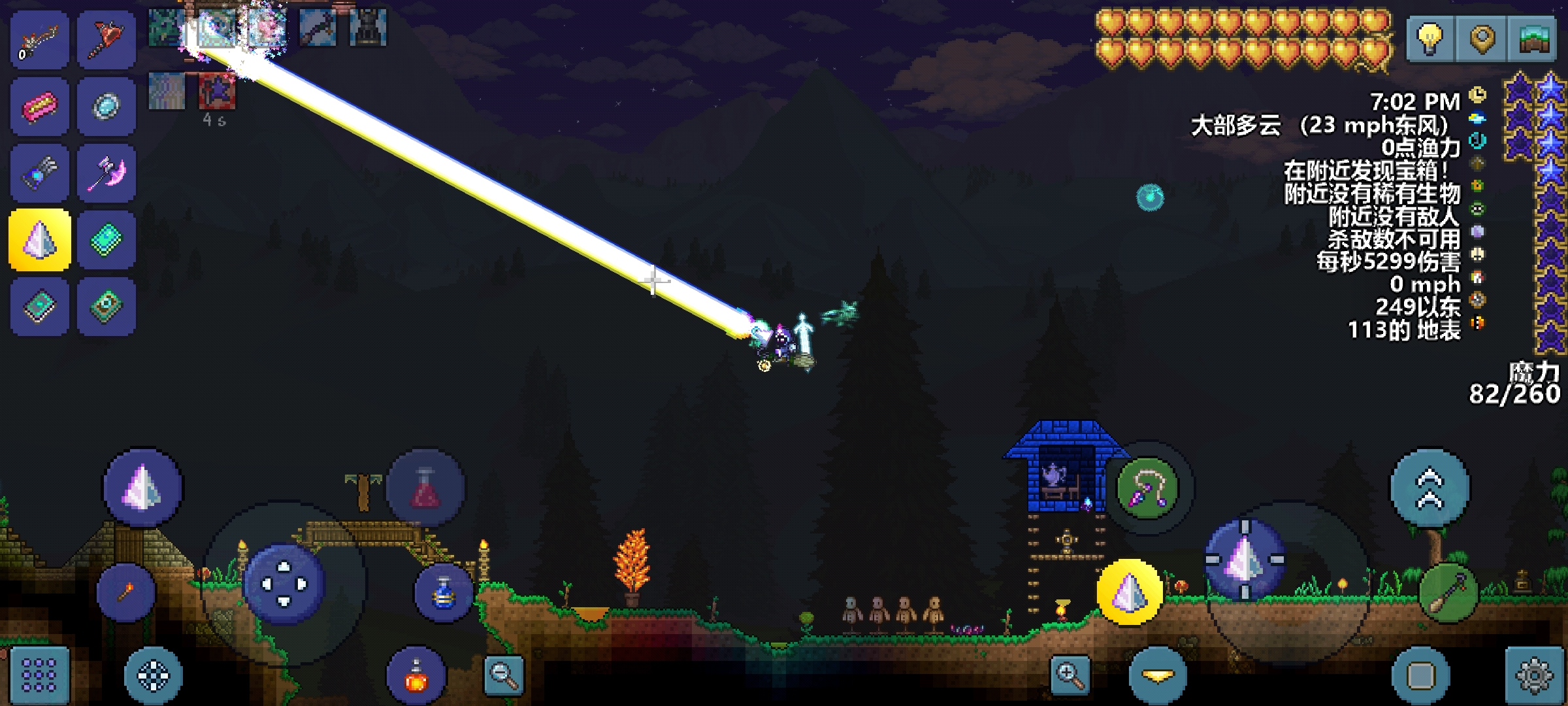The width and height of the screenshot is (1568, 706).
Task: Select the pink and gold hotbar item
Action: (40, 107)
